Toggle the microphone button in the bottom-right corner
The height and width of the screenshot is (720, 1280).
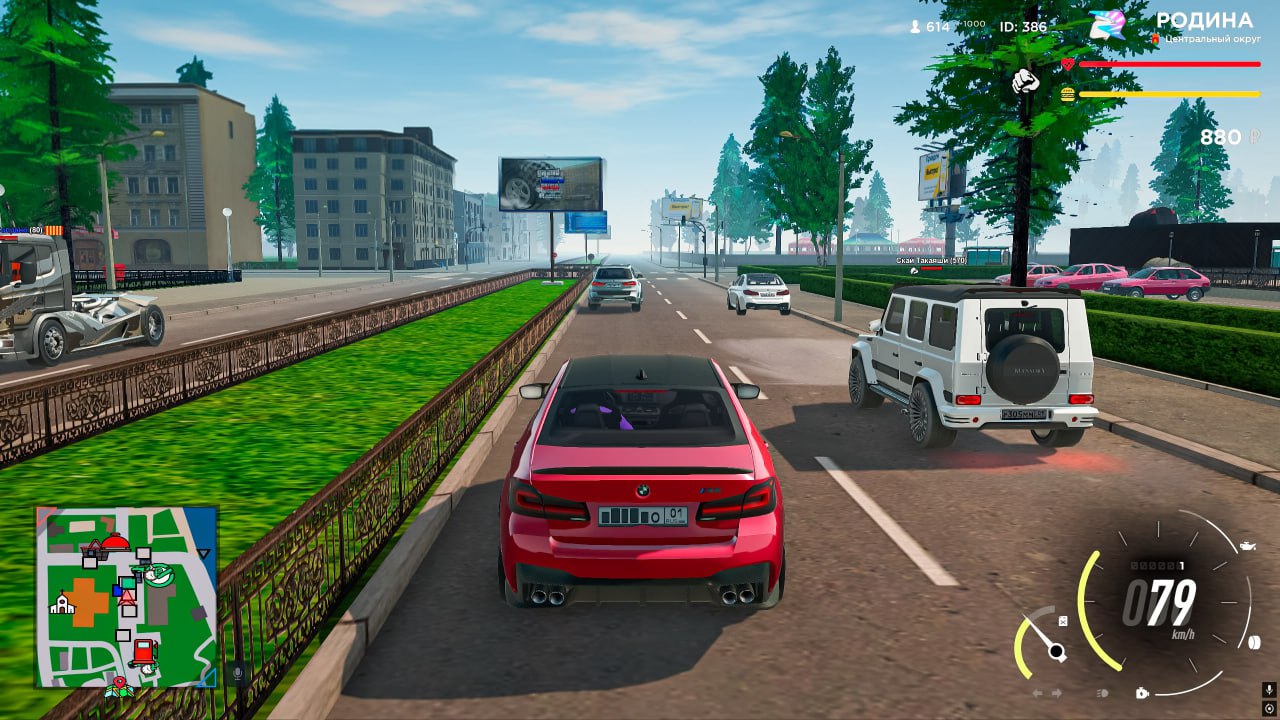(x=1268, y=689)
